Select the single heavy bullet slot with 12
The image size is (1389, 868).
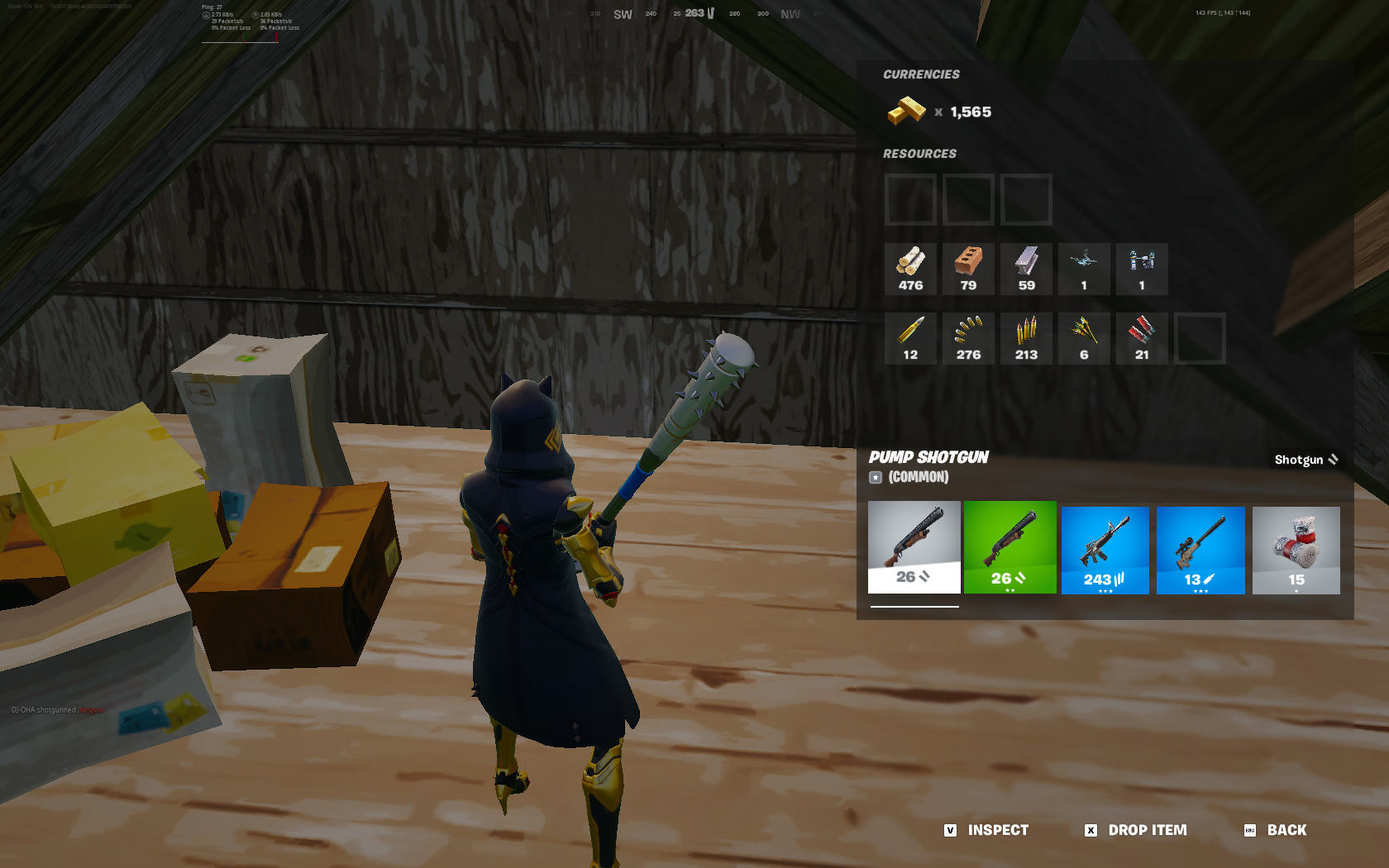[910, 339]
